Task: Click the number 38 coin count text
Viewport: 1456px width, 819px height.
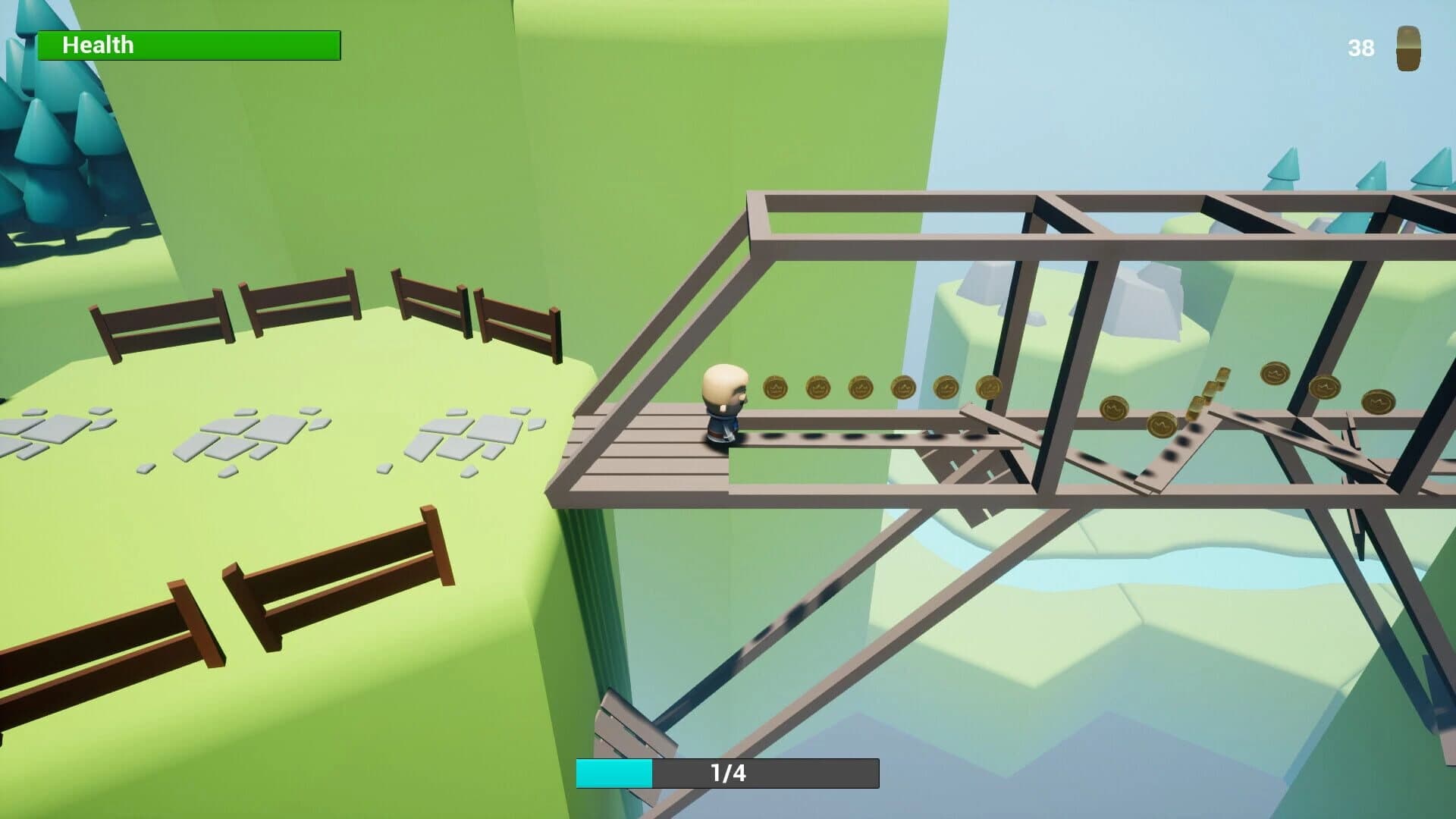Action: click(1361, 48)
